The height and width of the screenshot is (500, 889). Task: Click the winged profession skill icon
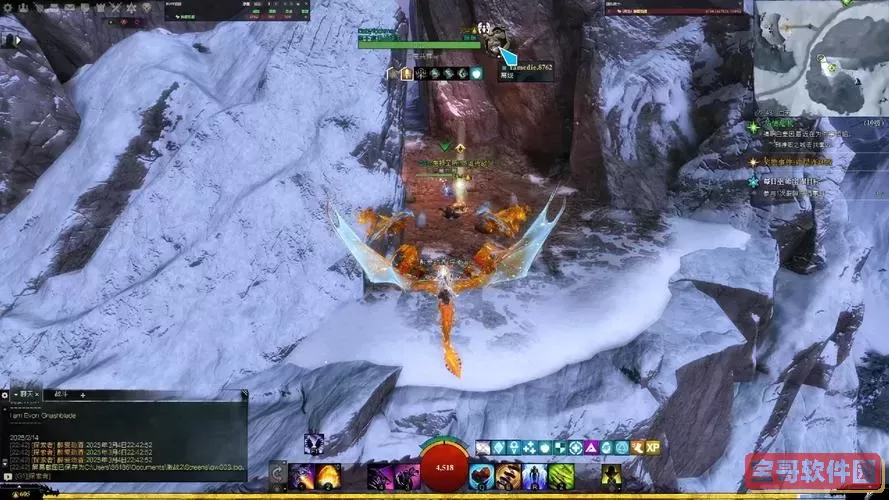tap(314, 443)
